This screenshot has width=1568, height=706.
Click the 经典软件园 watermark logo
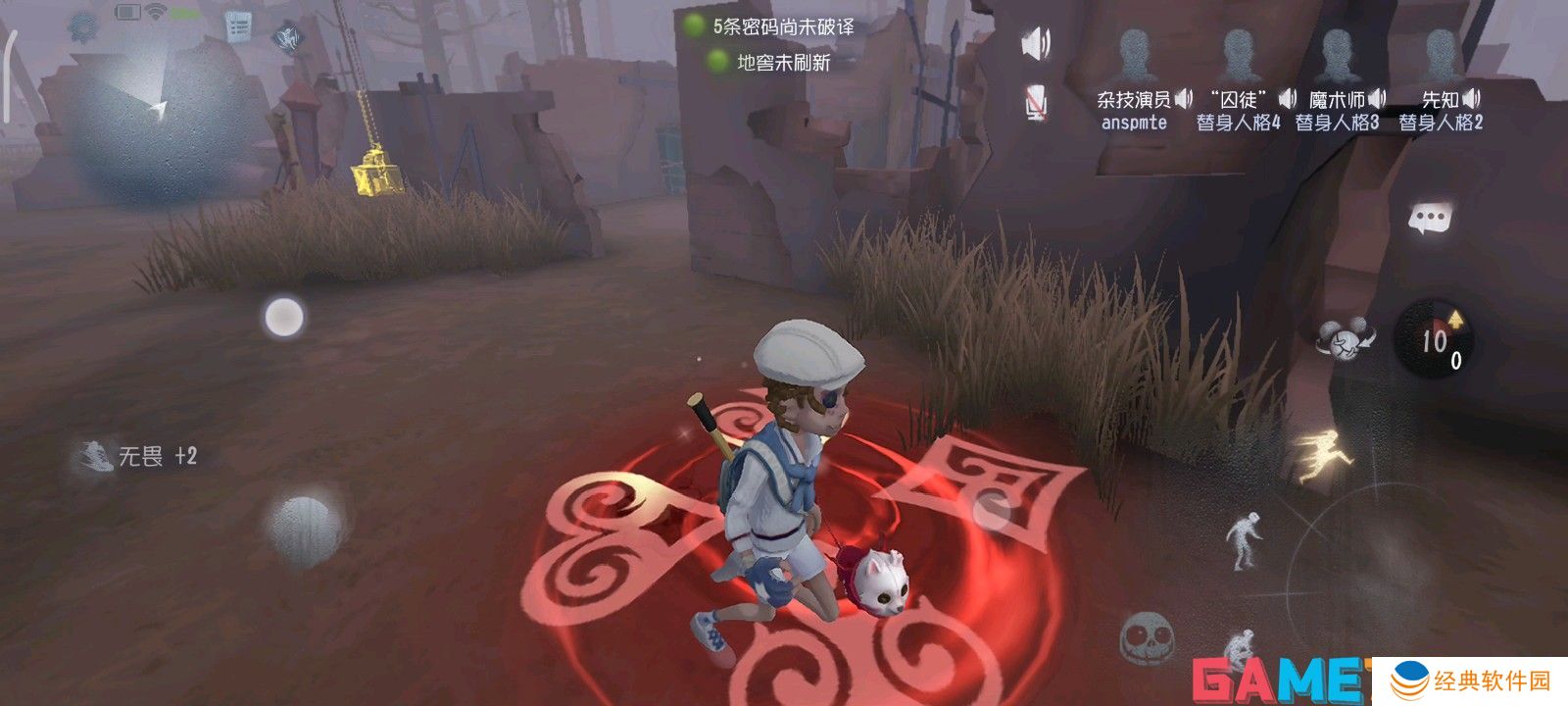[1470, 681]
